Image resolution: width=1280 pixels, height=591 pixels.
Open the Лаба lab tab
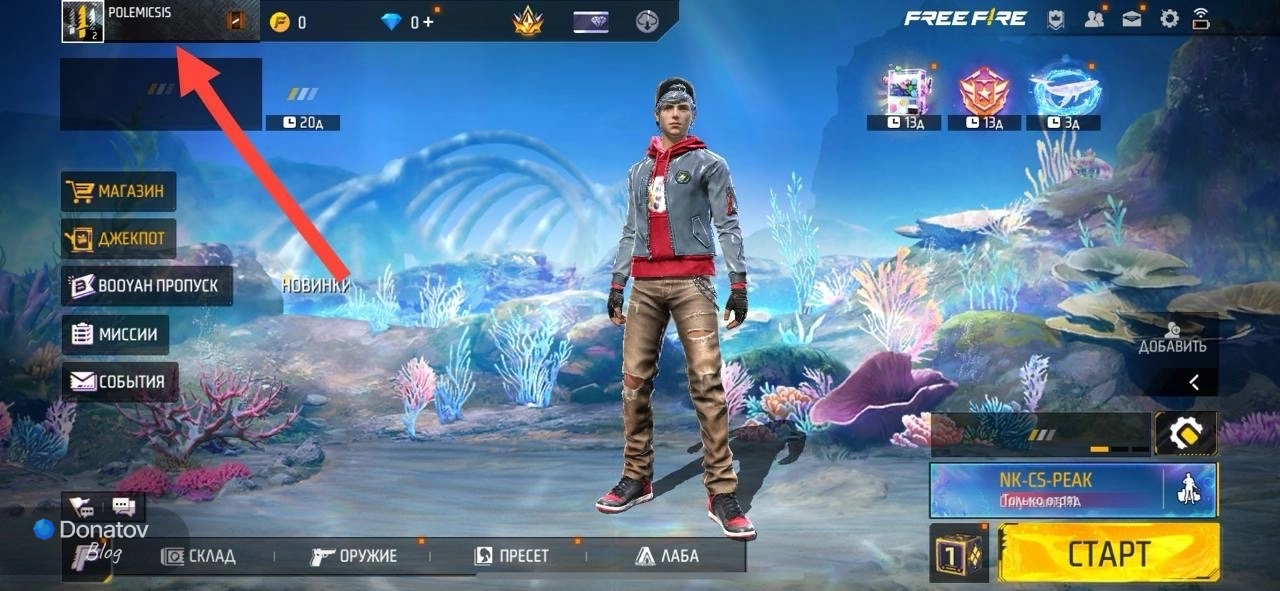666,556
